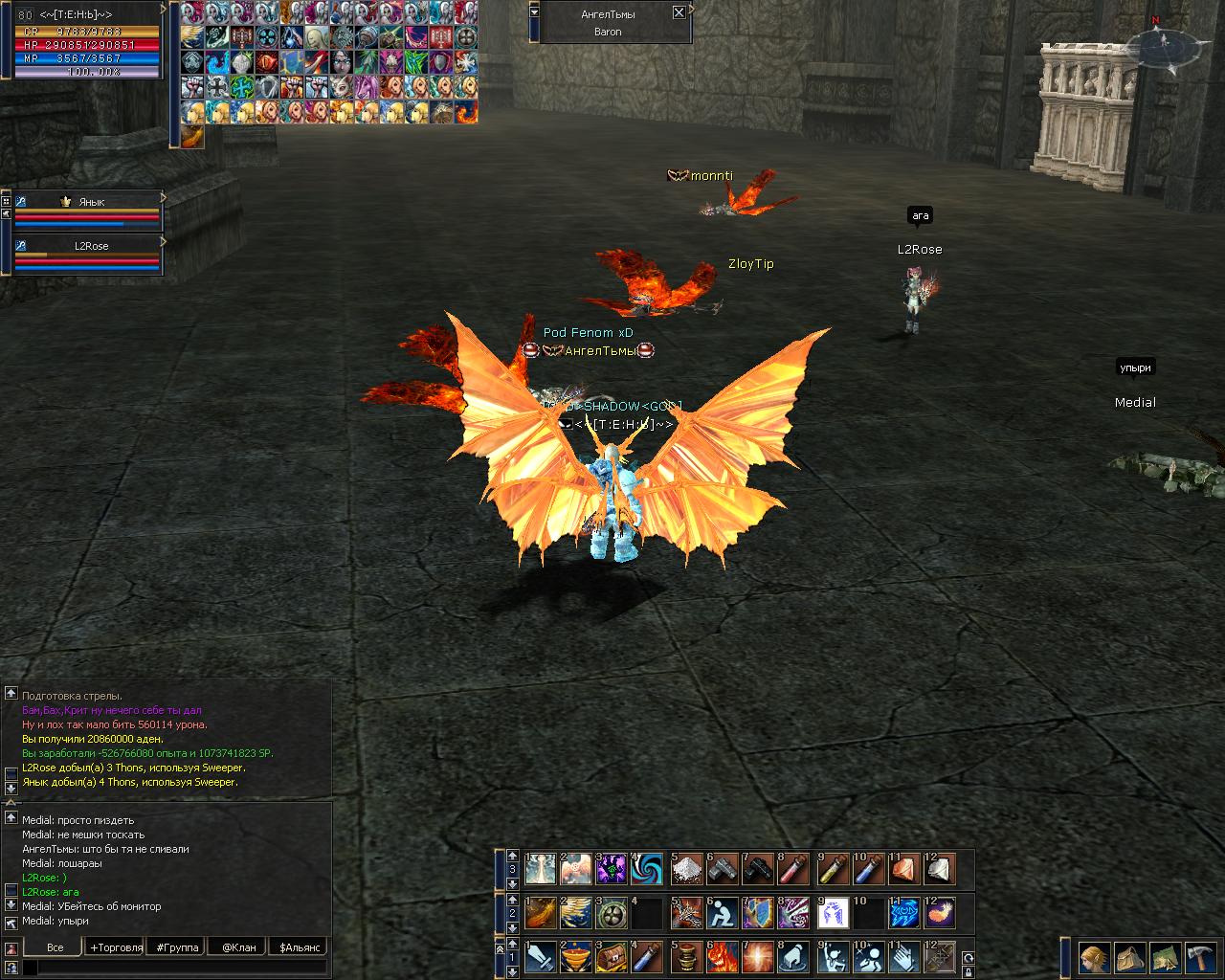The image size is (1225, 980).
Task: Toggle the hotbar lock button
Action: 968,971
